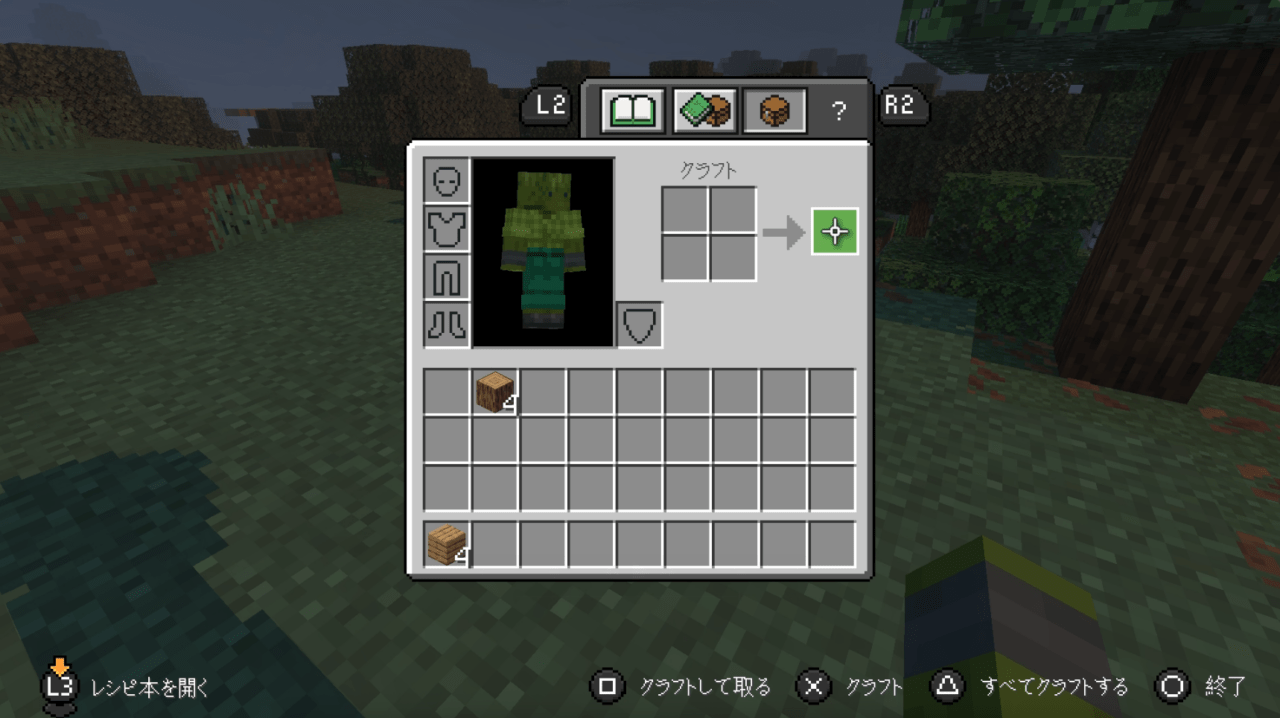Click the green crafting output slot
The width and height of the screenshot is (1280, 718).
click(x=835, y=232)
